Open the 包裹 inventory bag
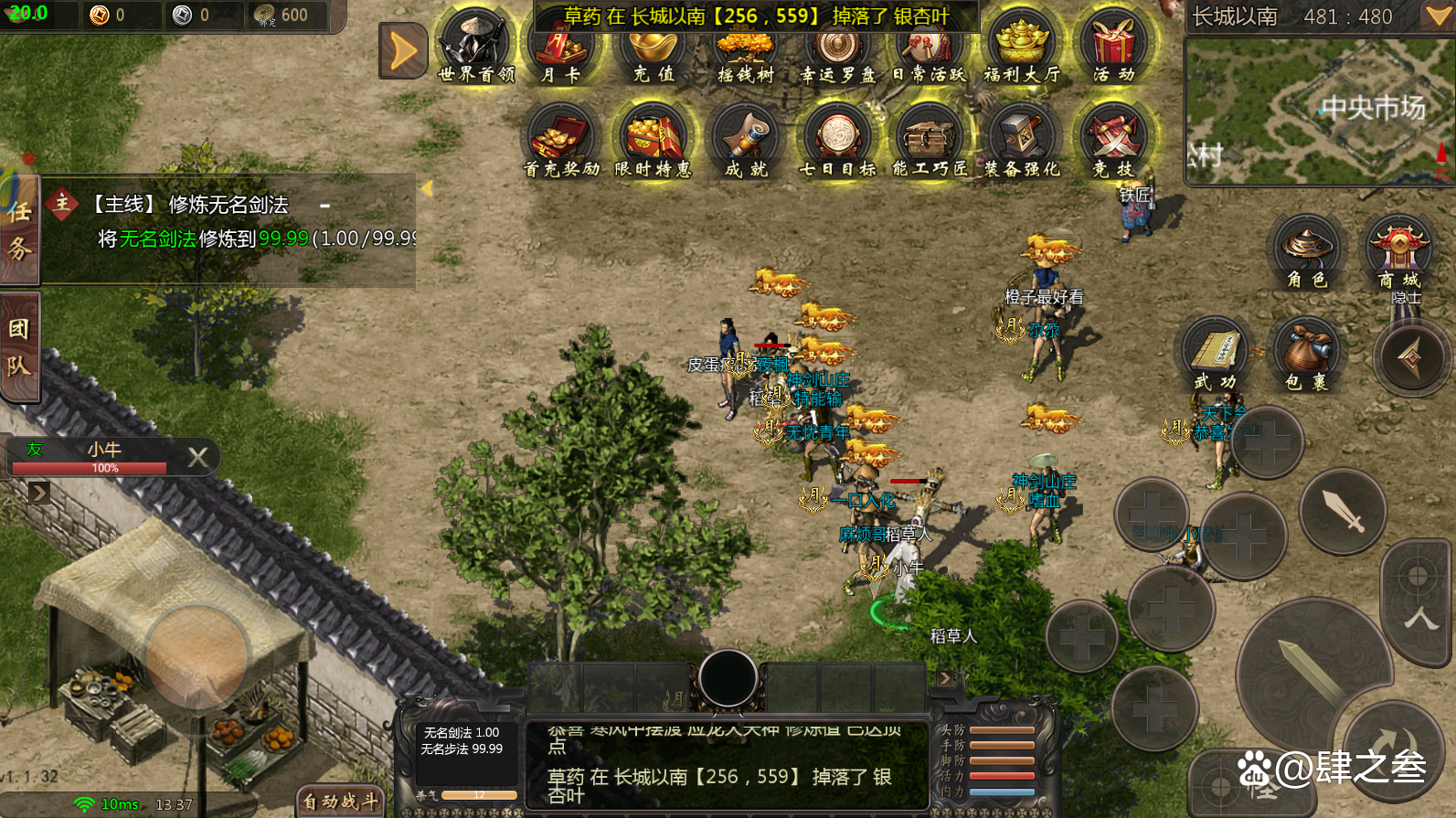 click(x=1306, y=354)
